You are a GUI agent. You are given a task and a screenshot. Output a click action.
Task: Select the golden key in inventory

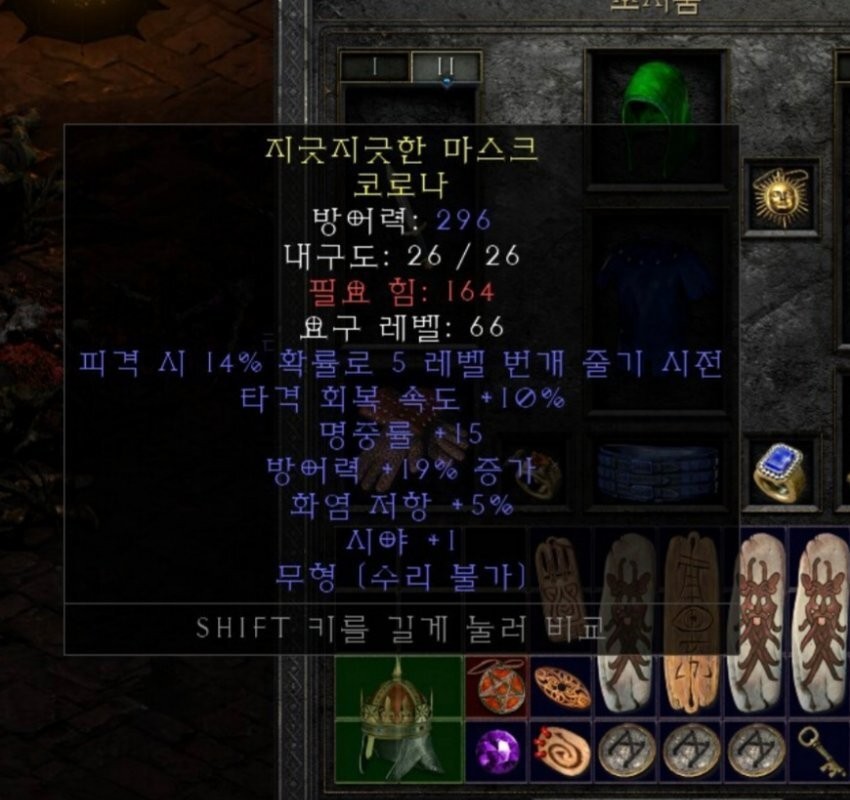point(820,751)
